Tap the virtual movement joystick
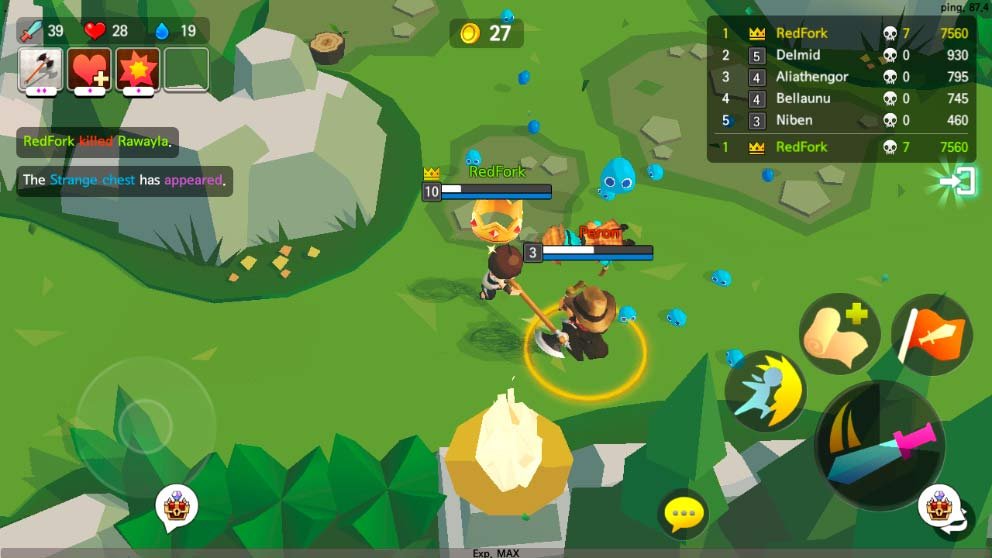Screen dimensions: 992x558 [146, 421]
